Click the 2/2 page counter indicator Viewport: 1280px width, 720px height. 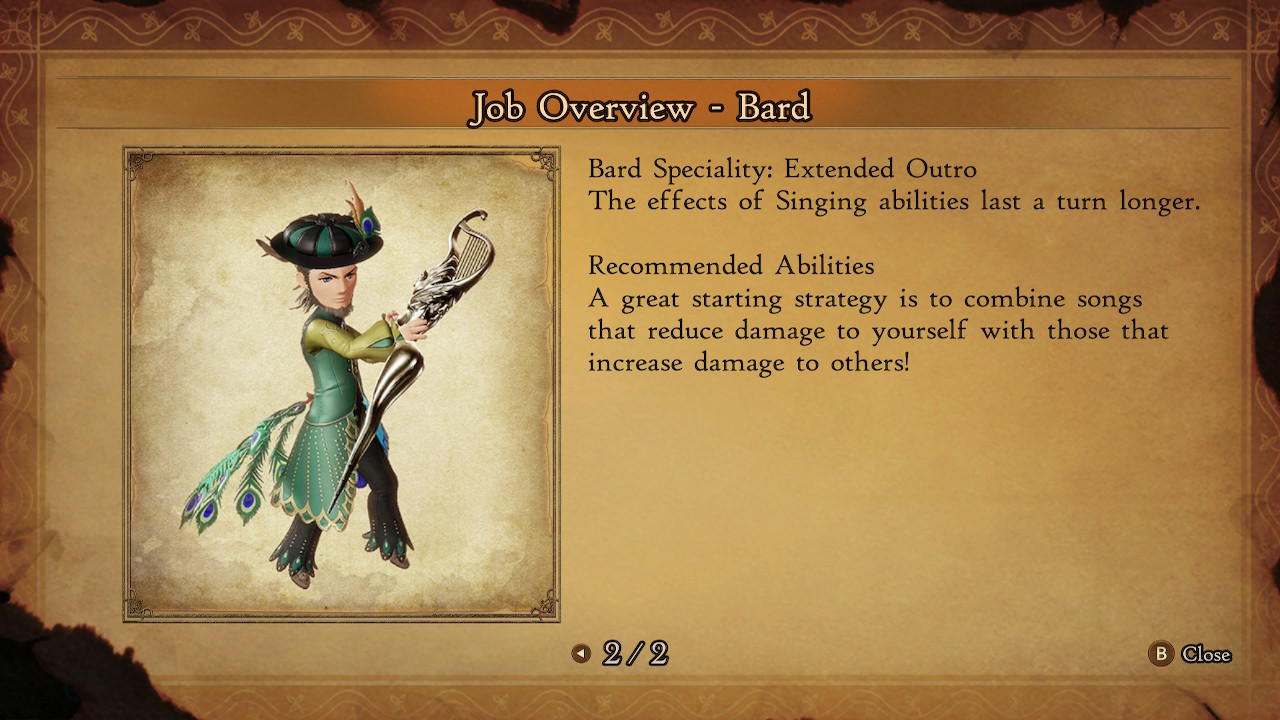click(638, 655)
